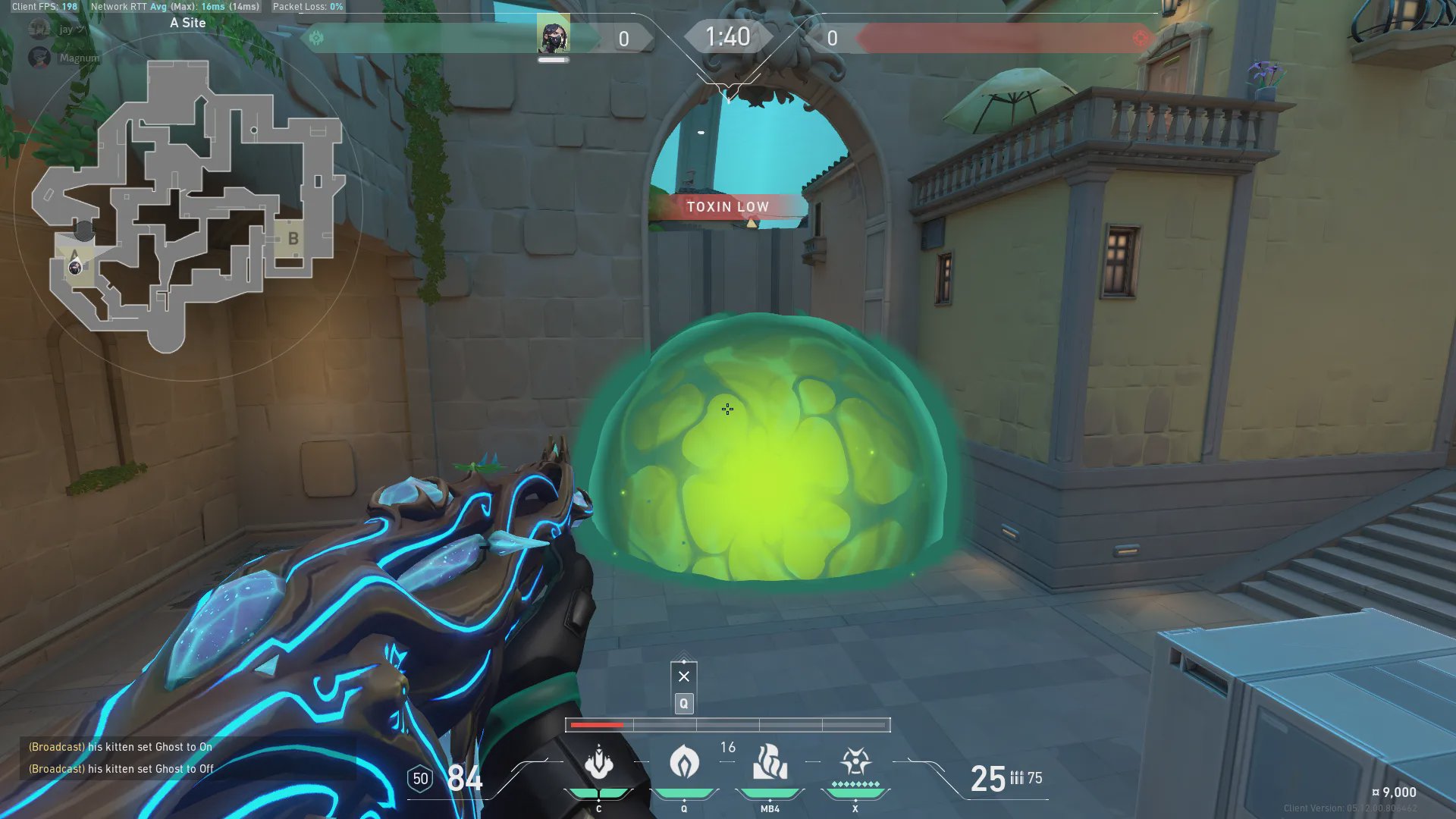Activate the Poison Cloud ability icon
This screenshot has width=1456, height=819.
click(x=684, y=761)
